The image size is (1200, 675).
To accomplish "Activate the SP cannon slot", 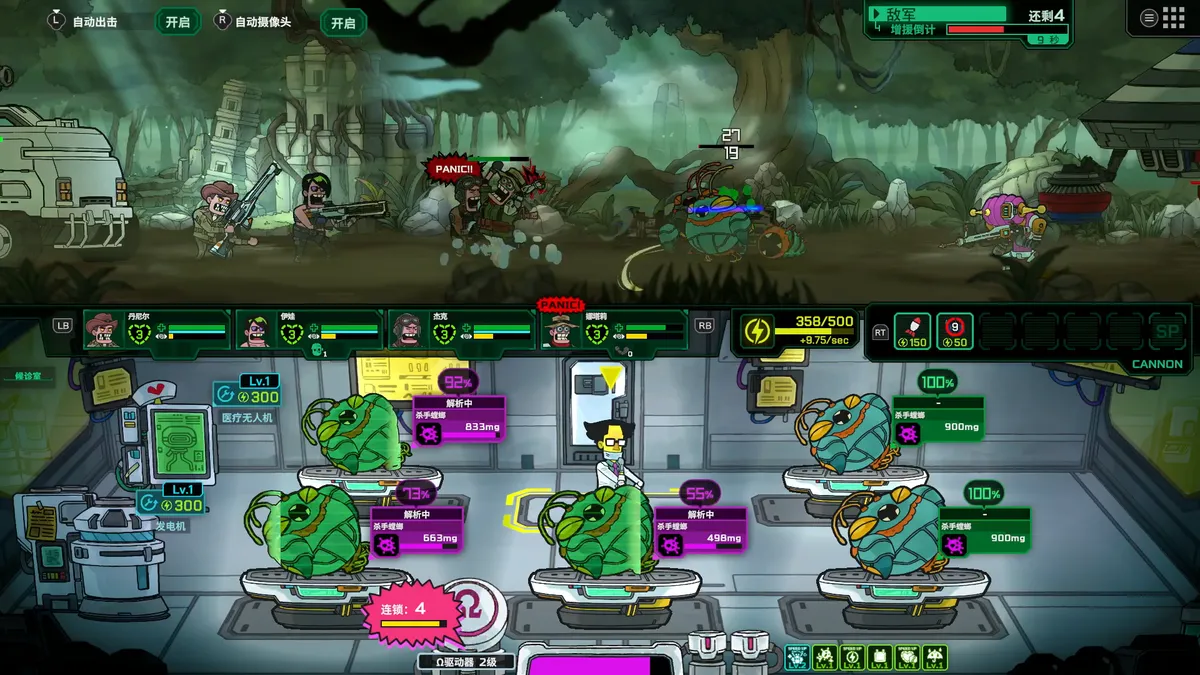I will (x=1166, y=331).
